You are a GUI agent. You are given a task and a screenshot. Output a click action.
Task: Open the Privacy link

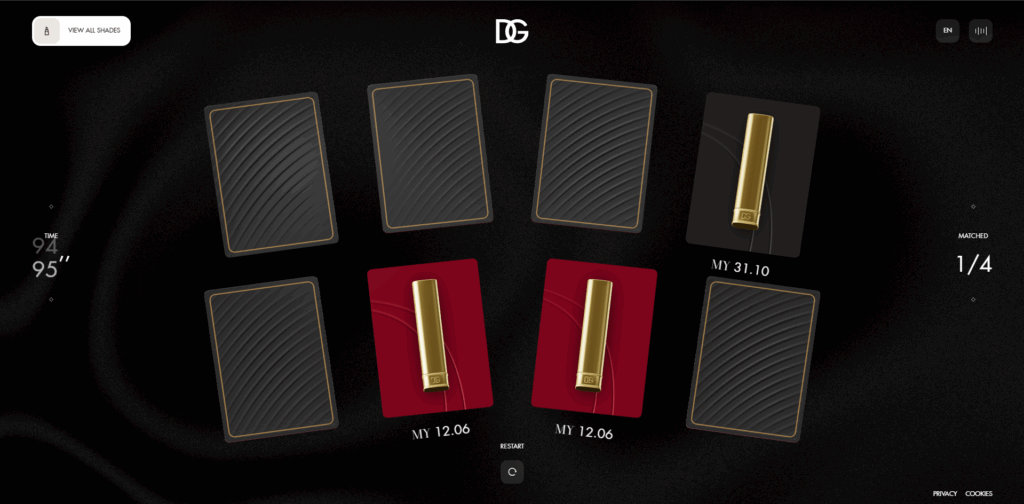944,493
